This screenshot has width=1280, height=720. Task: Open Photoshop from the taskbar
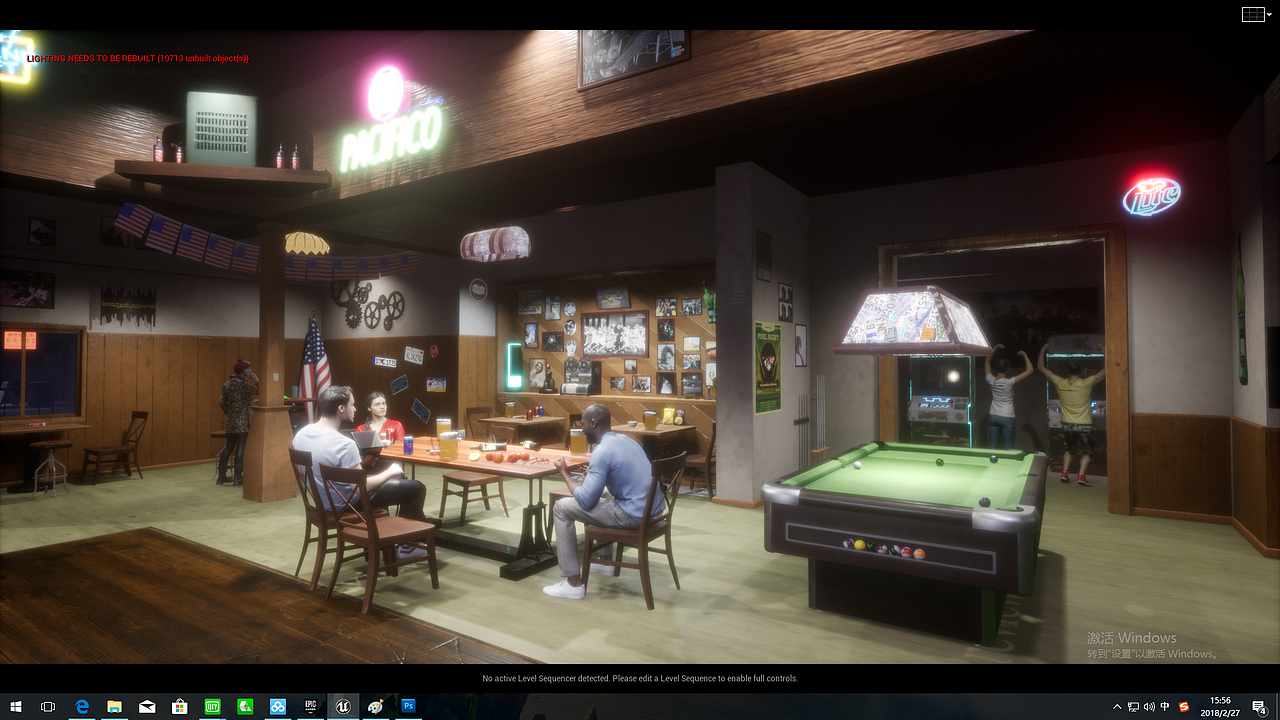click(408, 706)
